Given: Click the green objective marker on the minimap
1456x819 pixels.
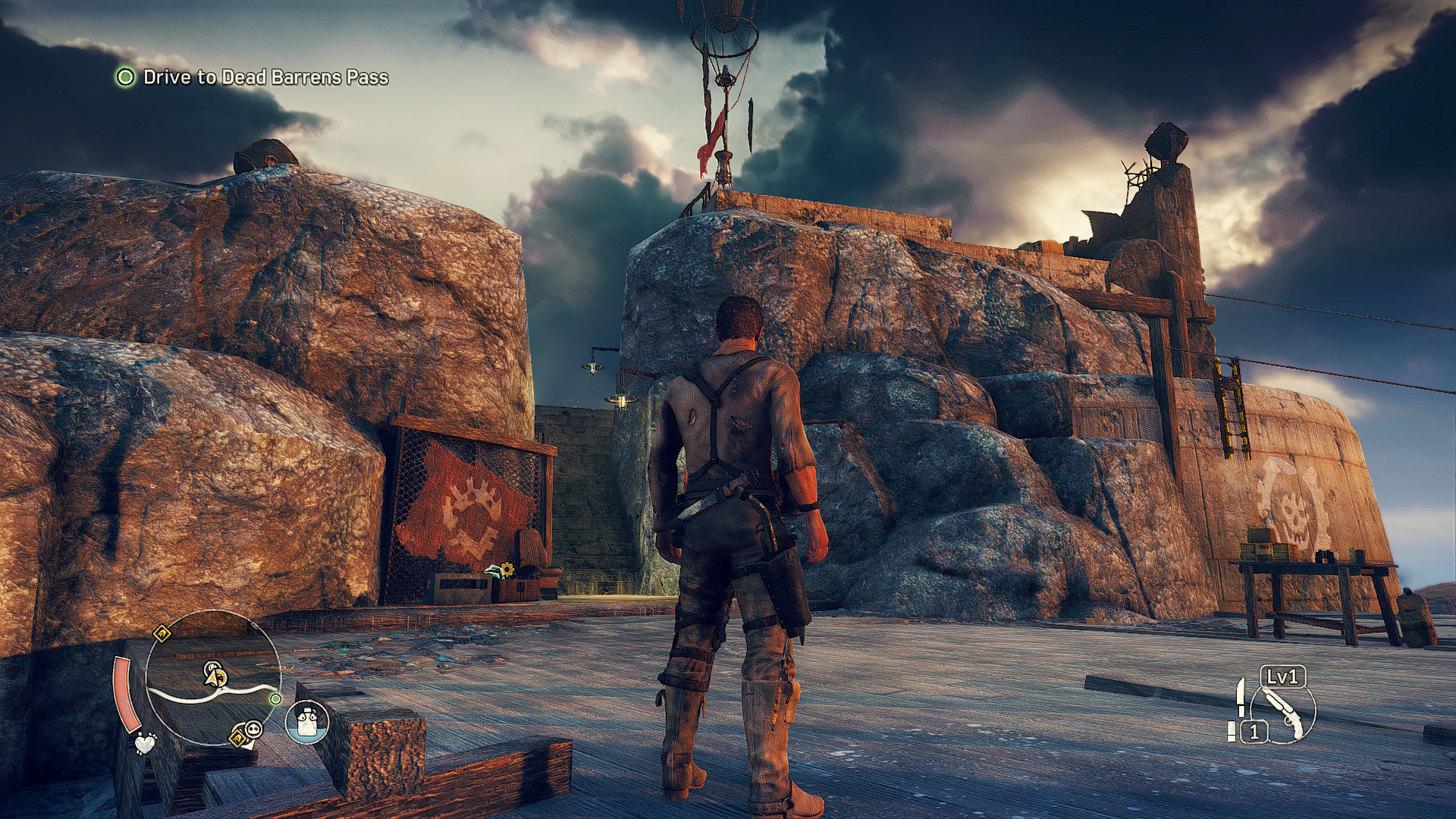Looking at the screenshot, I should point(275,698).
